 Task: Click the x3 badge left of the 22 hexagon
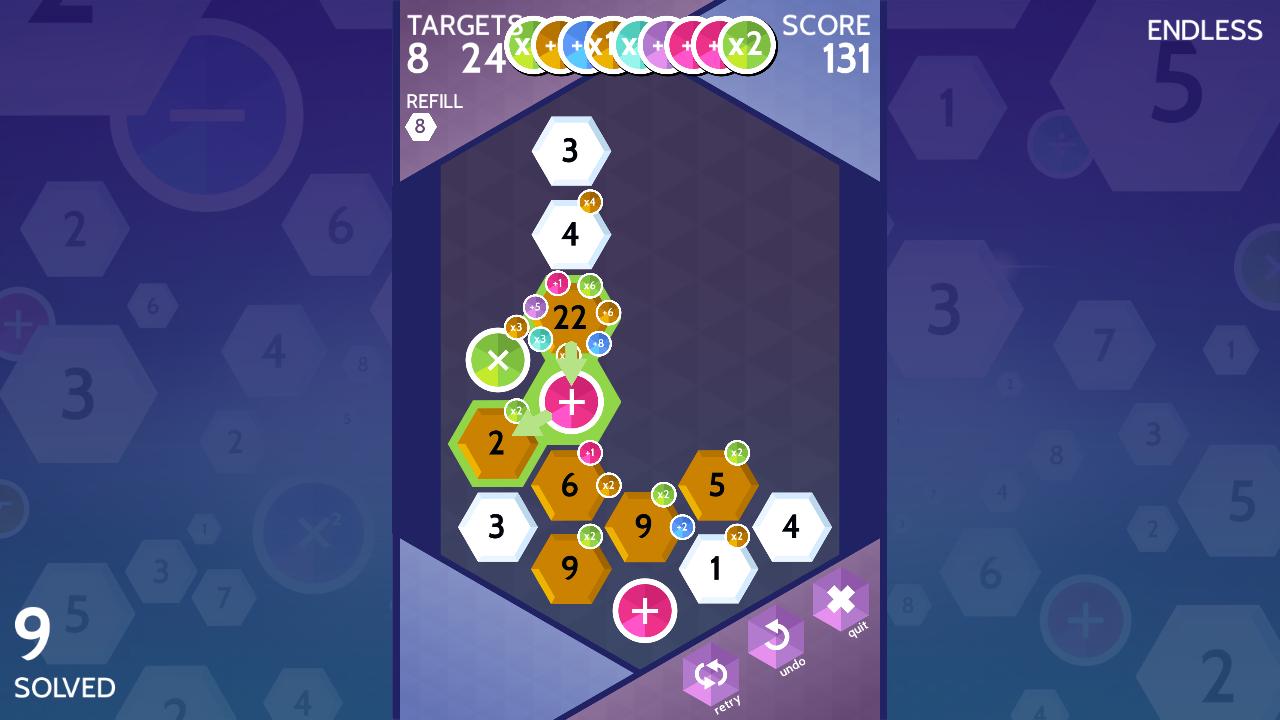pyautogui.click(x=518, y=325)
